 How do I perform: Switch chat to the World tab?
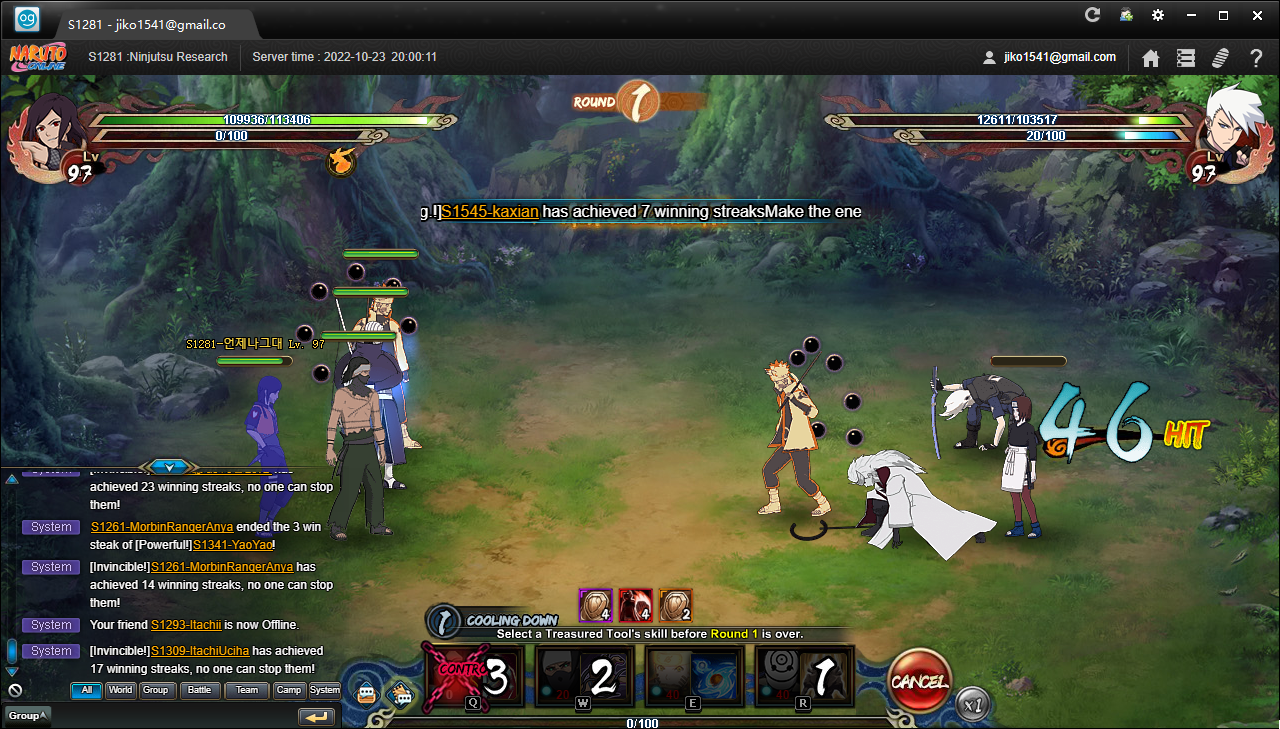121,690
